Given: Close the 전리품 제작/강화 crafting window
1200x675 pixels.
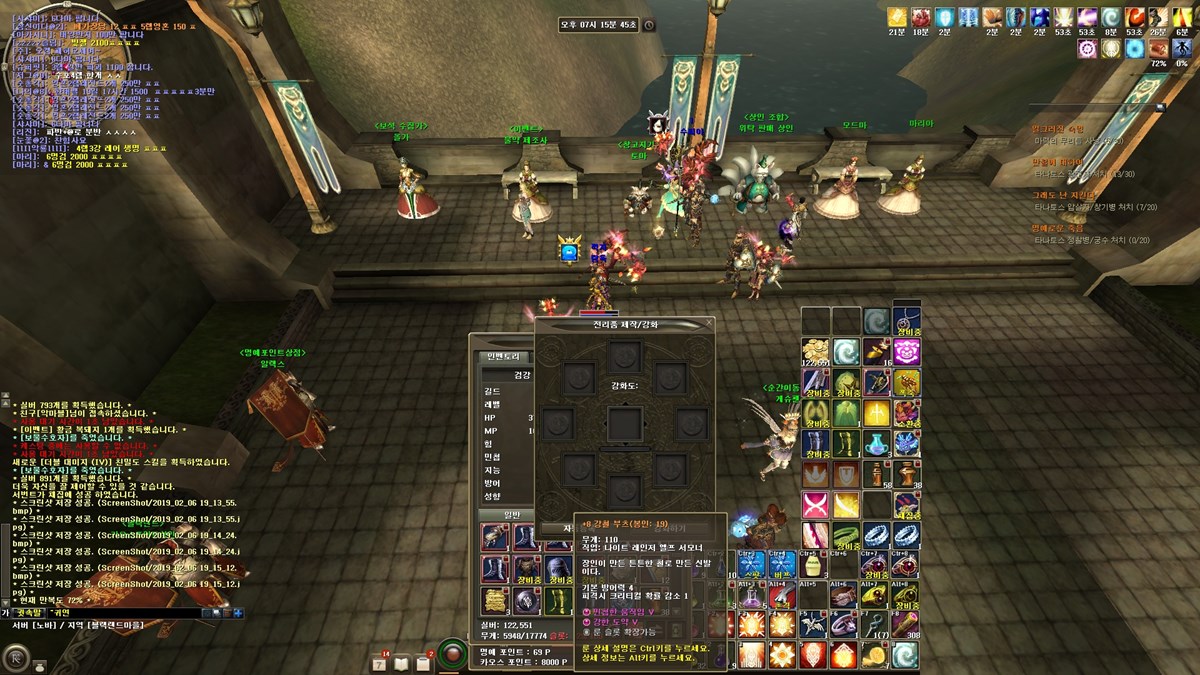Looking at the screenshot, I should (x=708, y=324).
